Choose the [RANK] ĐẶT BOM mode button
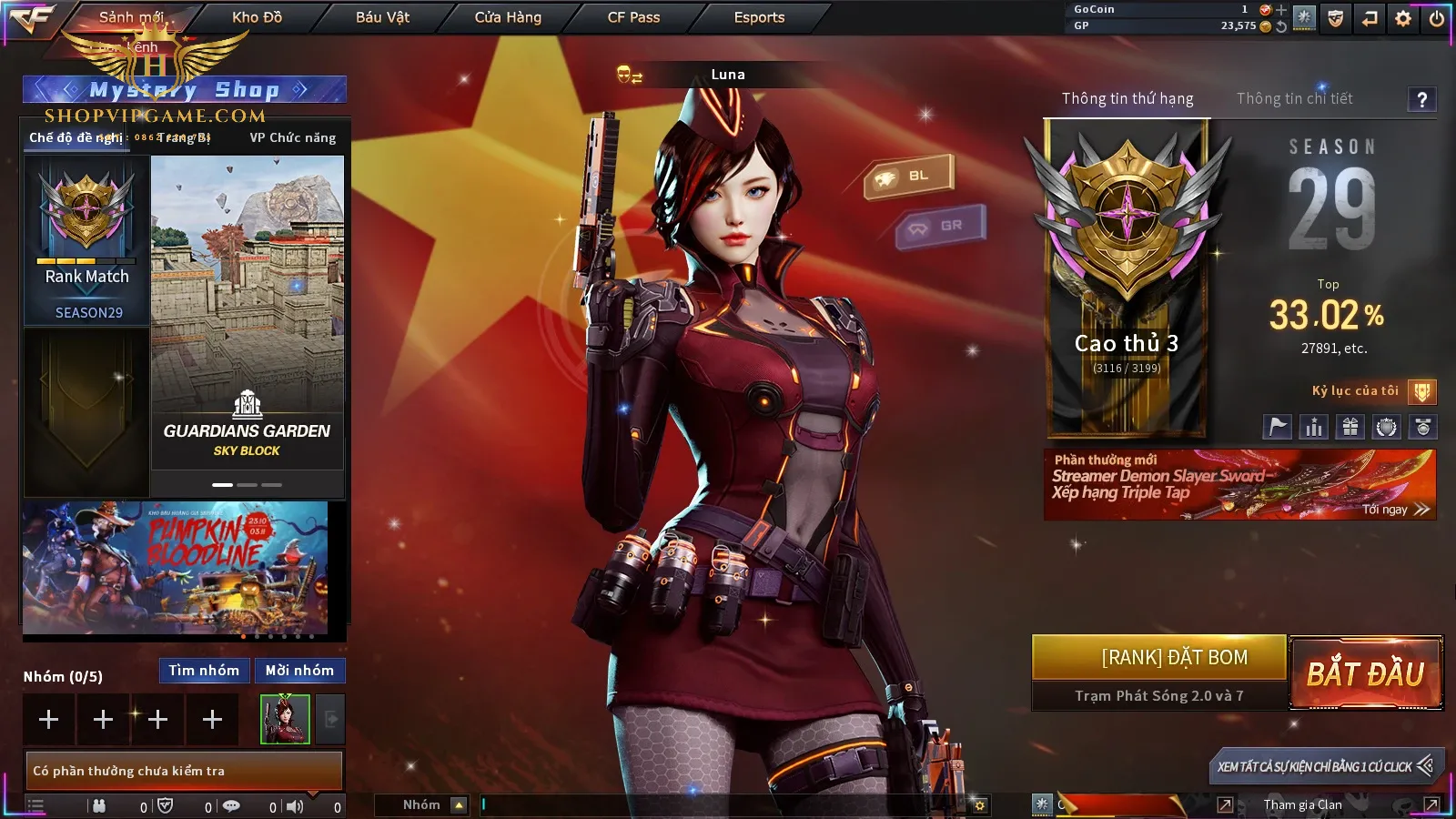Screen dimensions: 1456x819 pos(1174,658)
